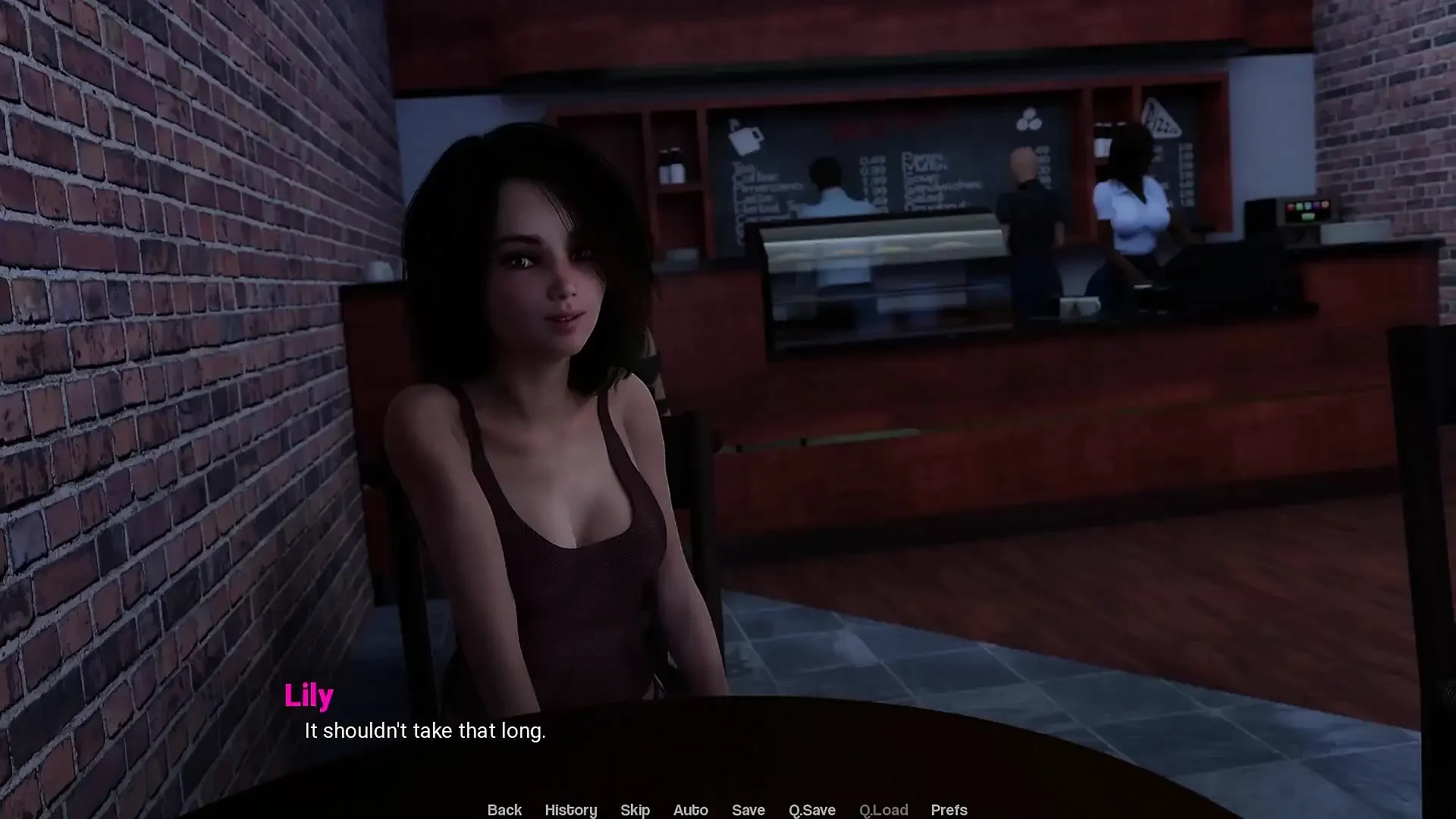Click the Q.Load button

click(x=883, y=810)
